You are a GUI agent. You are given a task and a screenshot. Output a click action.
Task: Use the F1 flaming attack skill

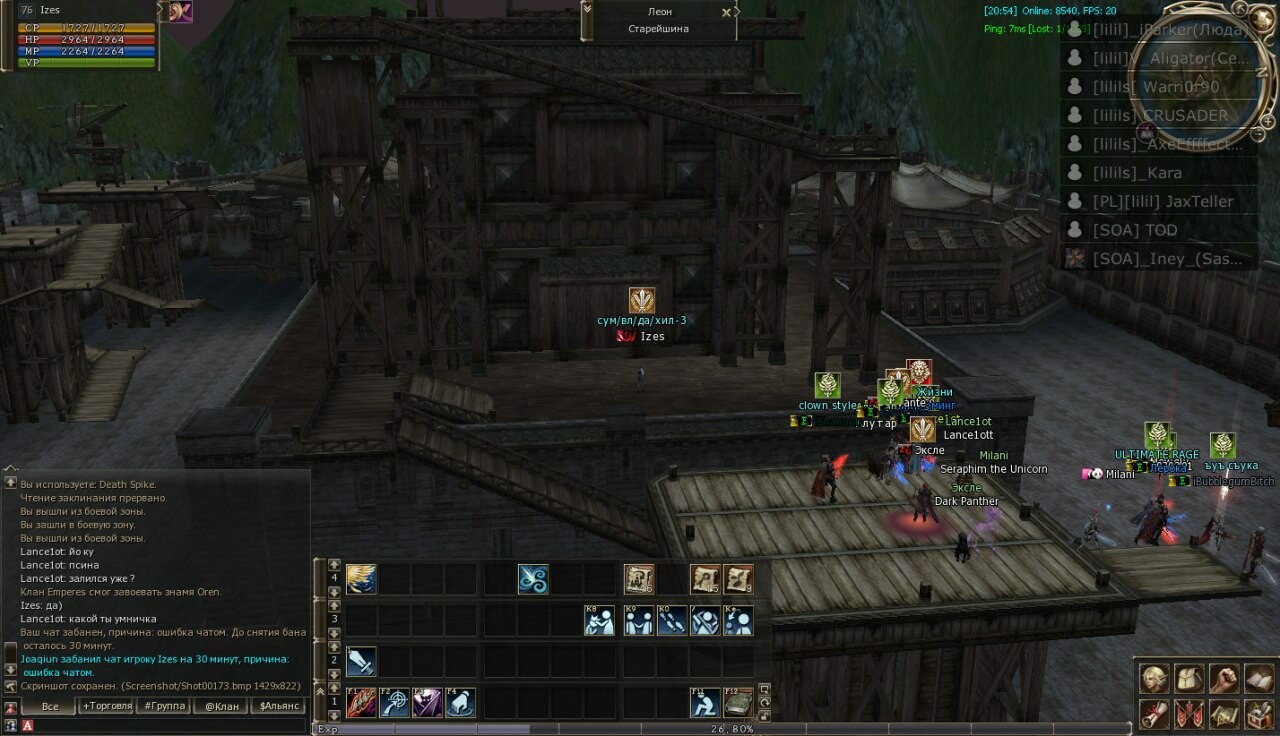[x=361, y=703]
